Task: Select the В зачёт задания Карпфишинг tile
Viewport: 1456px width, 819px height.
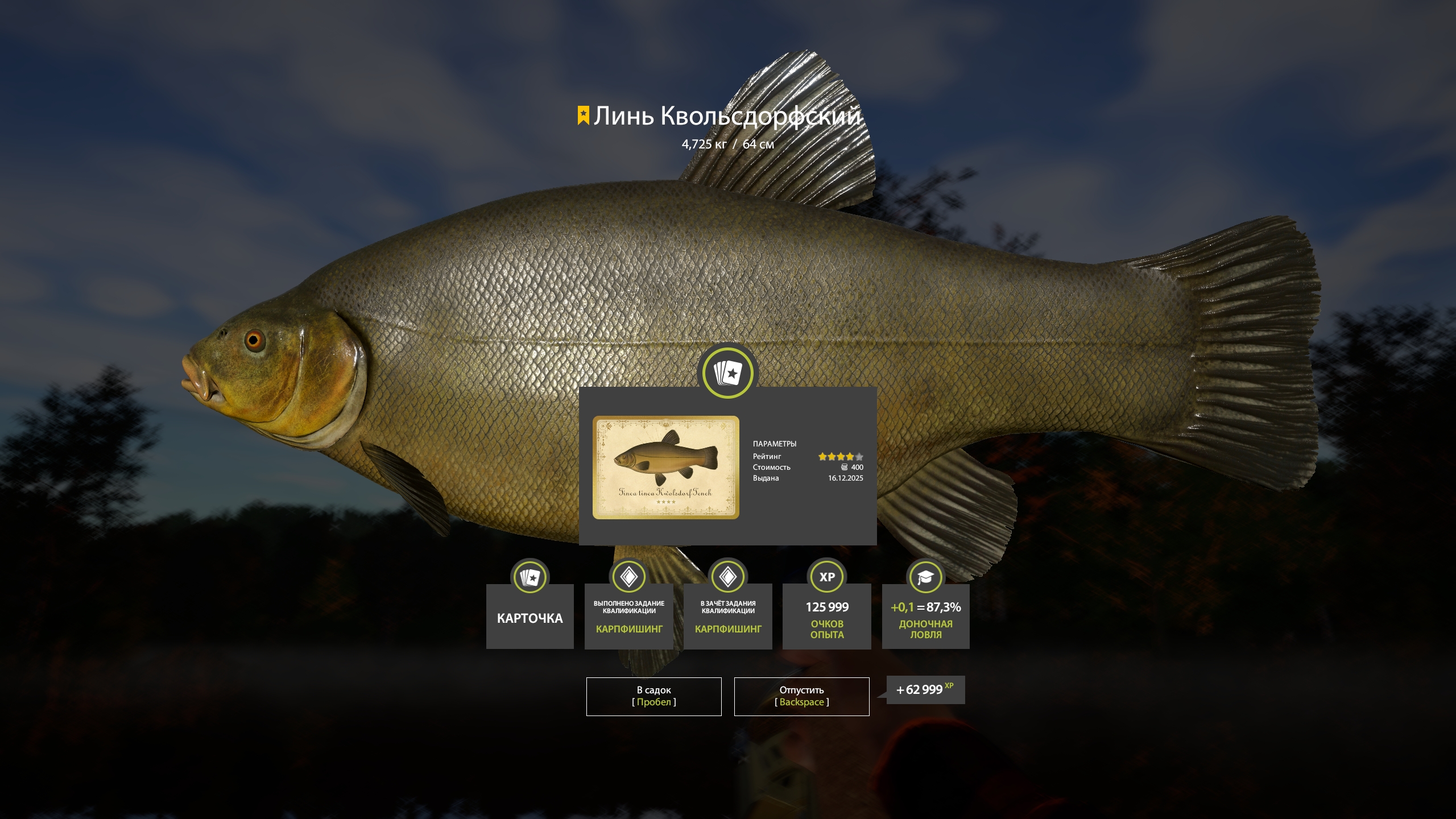Action: (727, 617)
